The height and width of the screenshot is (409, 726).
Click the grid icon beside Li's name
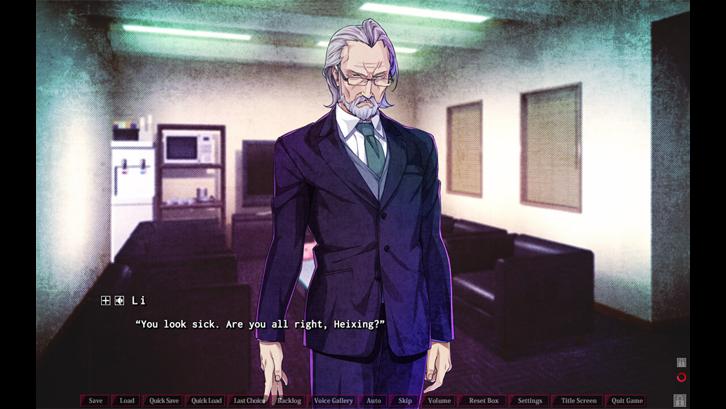point(105,300)
